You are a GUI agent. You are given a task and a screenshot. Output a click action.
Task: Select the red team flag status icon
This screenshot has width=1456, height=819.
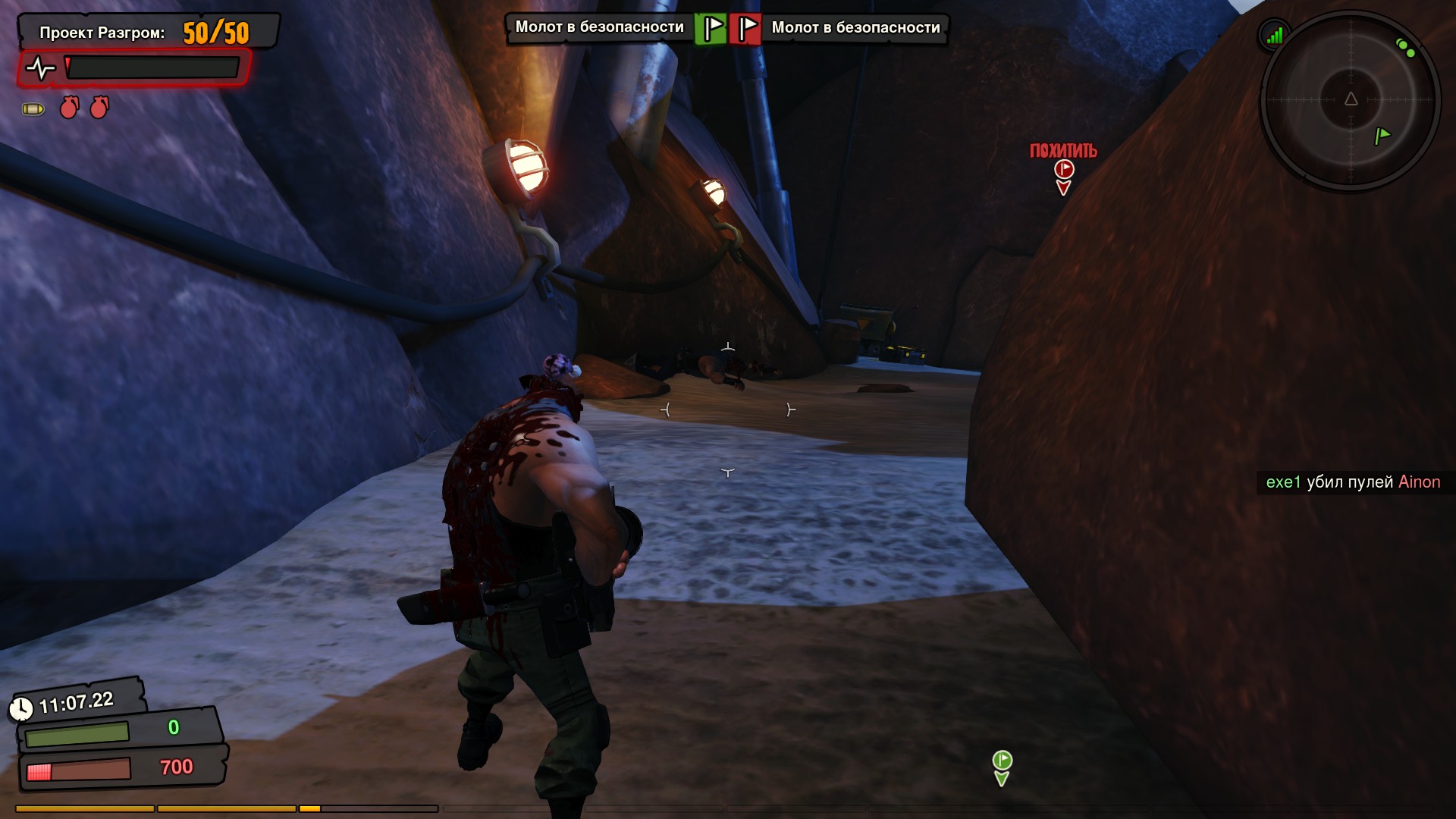[745, 29]
